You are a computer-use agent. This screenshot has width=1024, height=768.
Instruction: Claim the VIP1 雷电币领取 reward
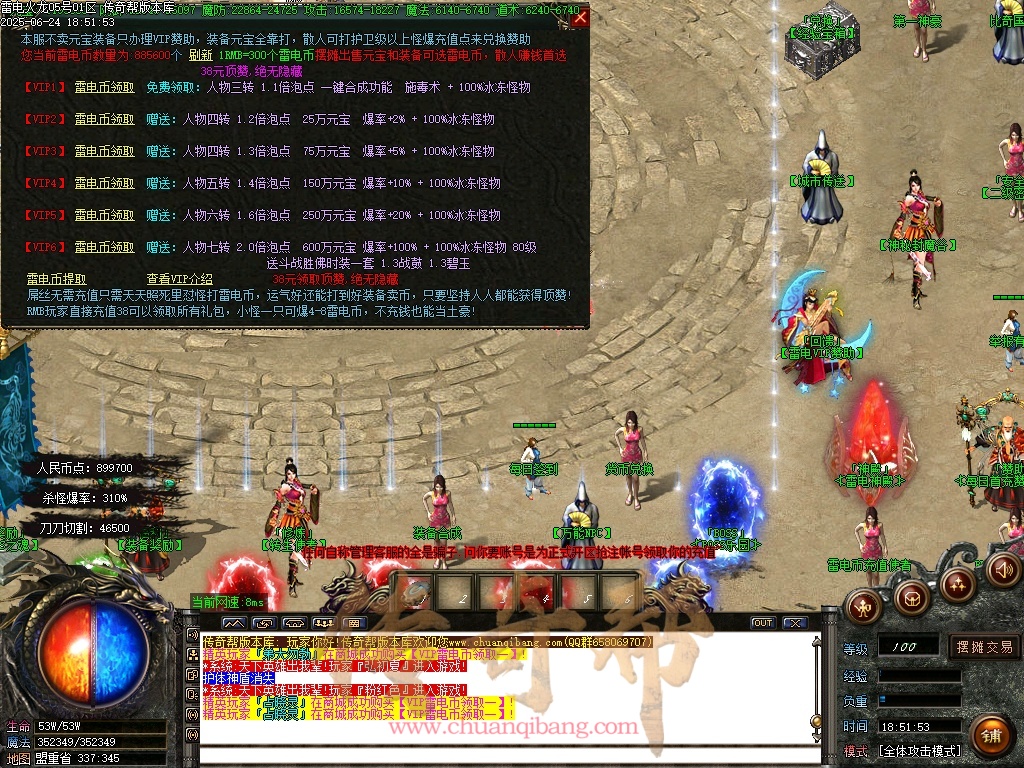[104, 87]
